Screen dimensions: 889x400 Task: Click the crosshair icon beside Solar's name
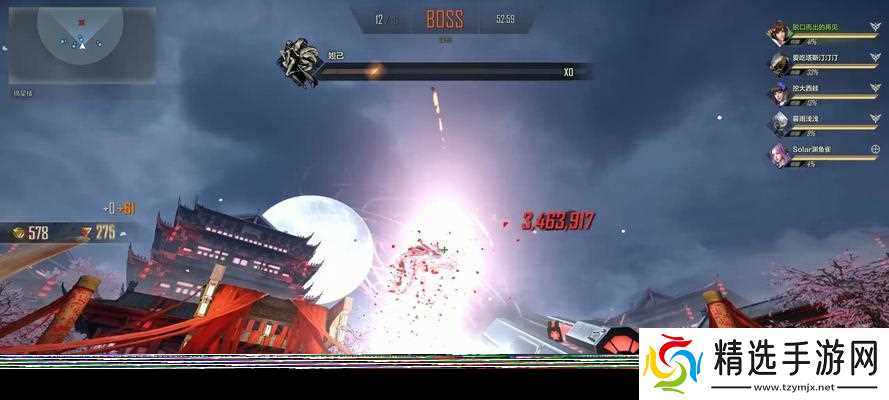click(874, 149)
